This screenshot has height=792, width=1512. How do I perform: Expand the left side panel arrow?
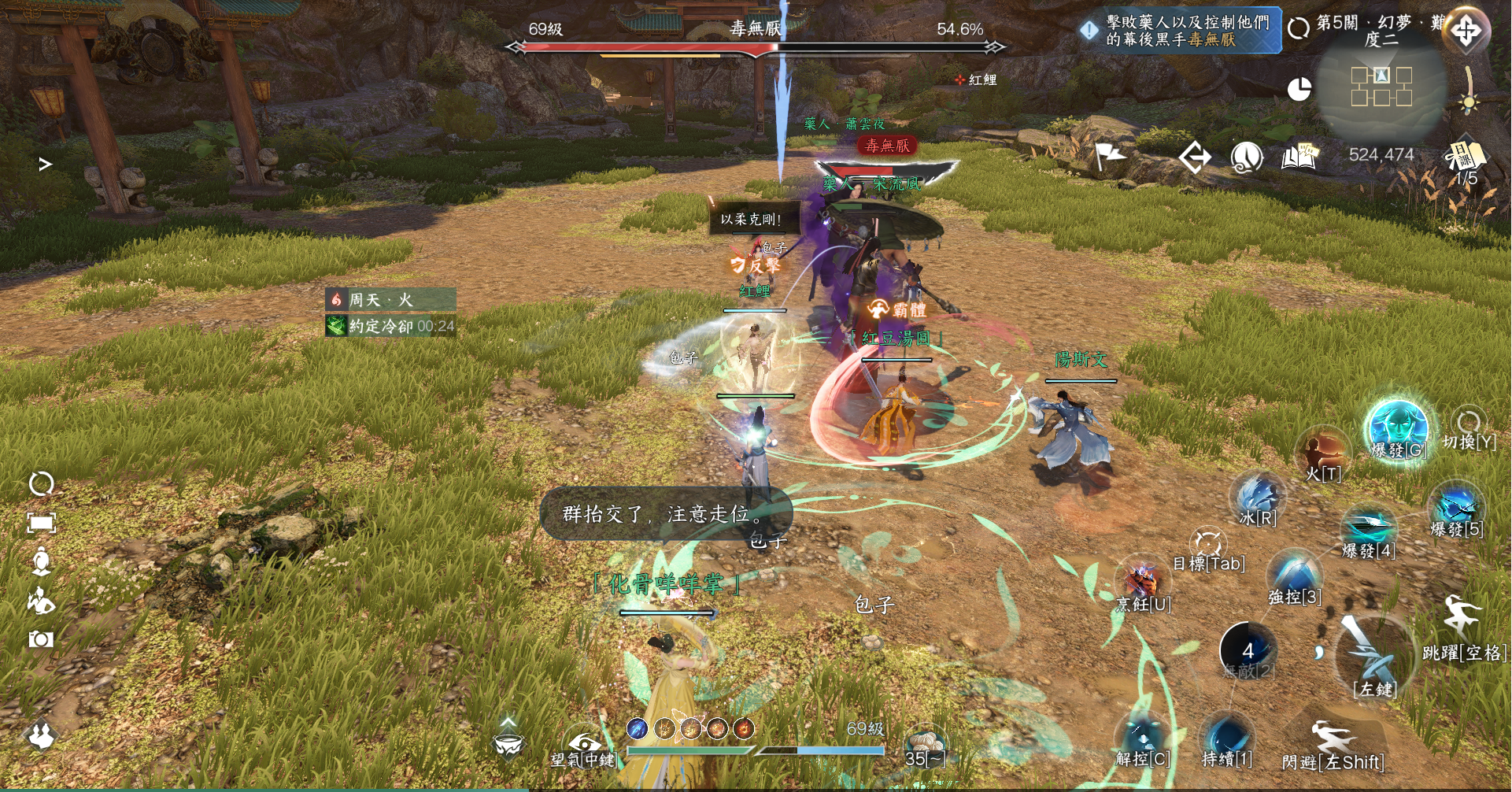pyautogui.click(x=46, y=164)
